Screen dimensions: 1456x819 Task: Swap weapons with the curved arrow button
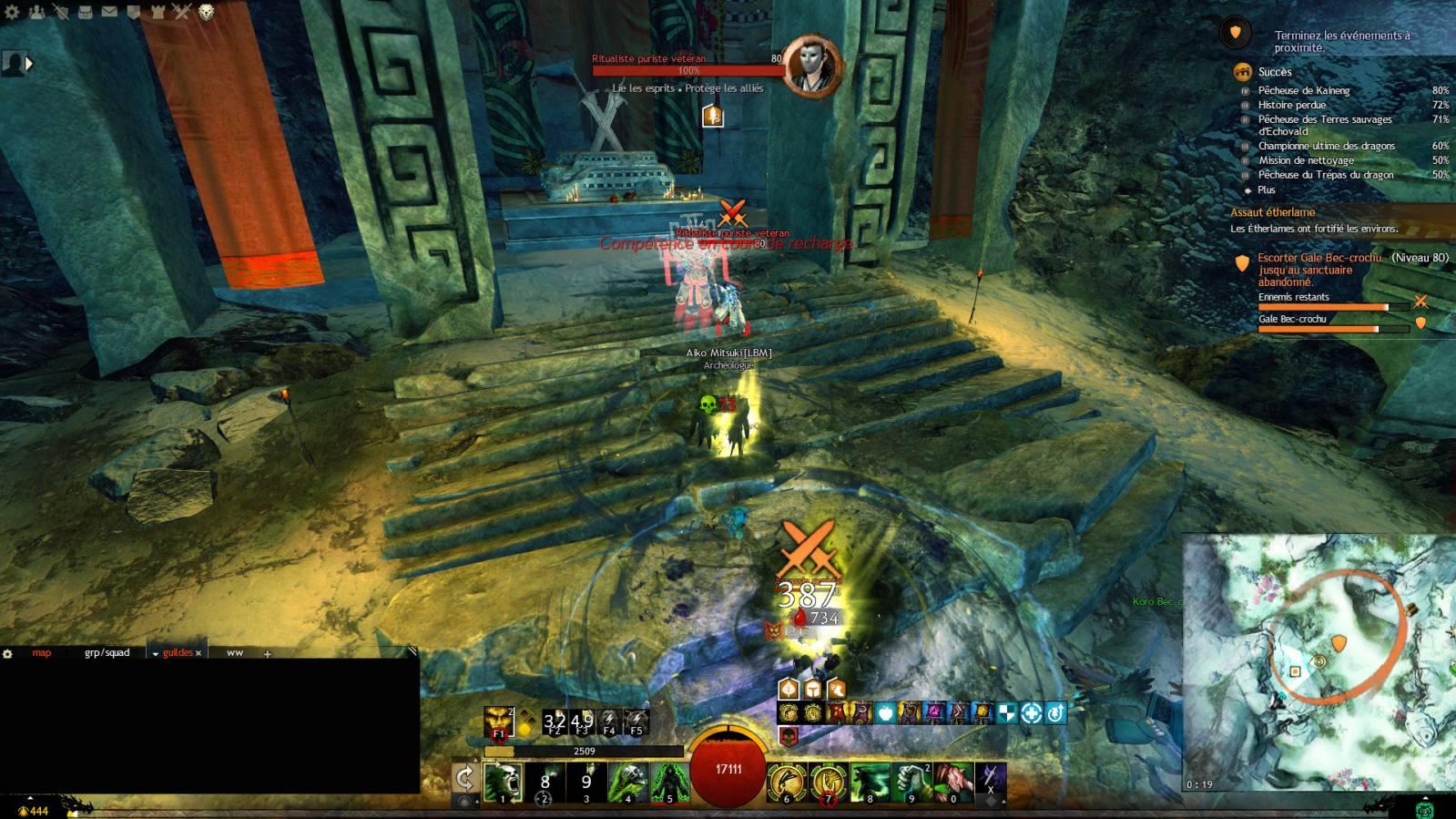click(x=465, y=779)
